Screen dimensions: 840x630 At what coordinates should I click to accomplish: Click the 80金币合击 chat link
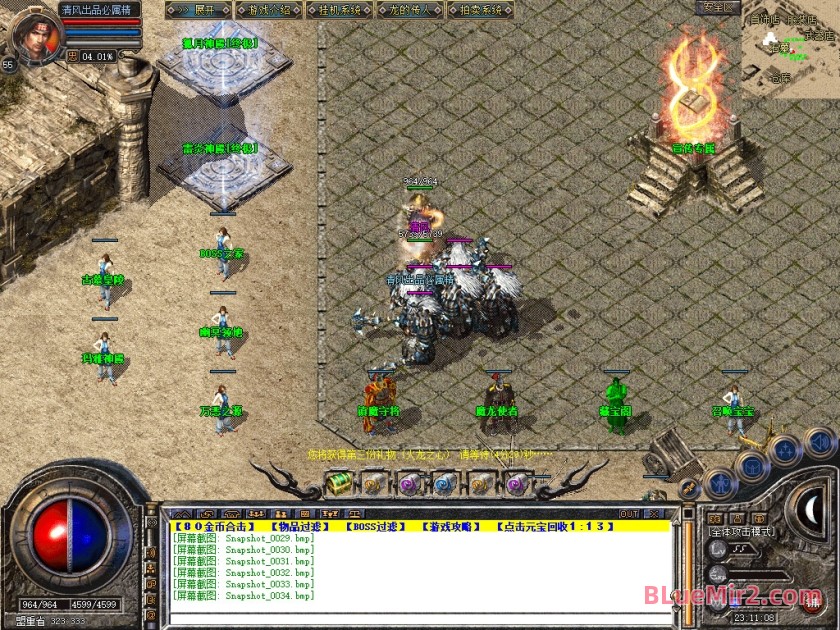point(216,526)
